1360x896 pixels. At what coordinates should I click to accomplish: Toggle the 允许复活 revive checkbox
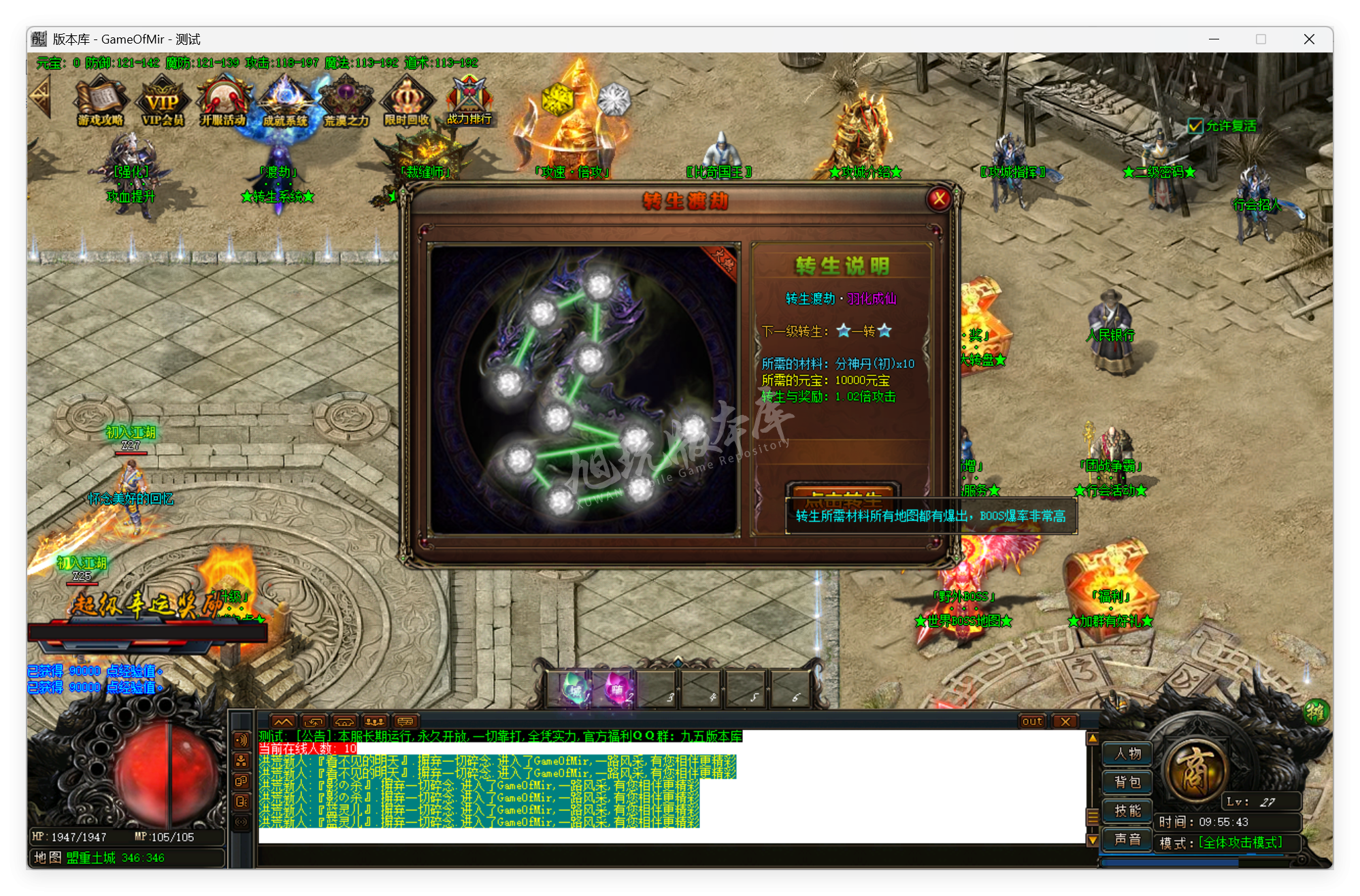[x=1195, y=126]
